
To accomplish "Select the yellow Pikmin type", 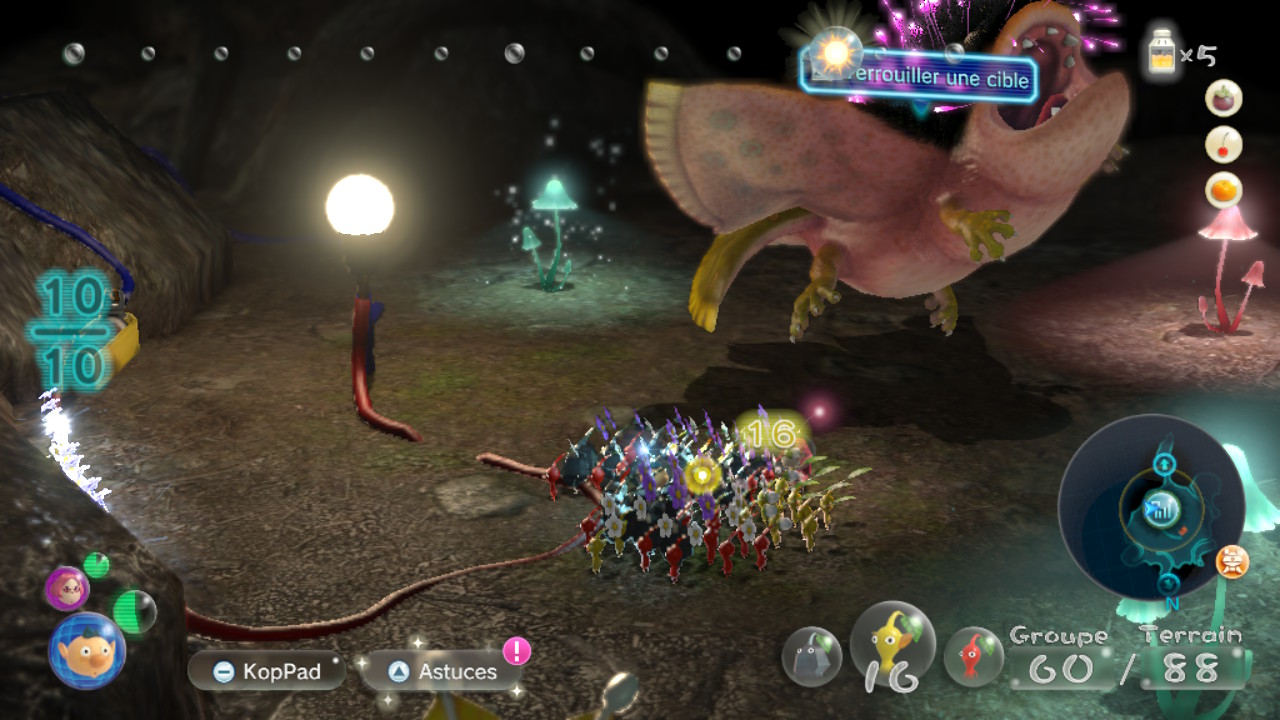I will tap(892, 645).
